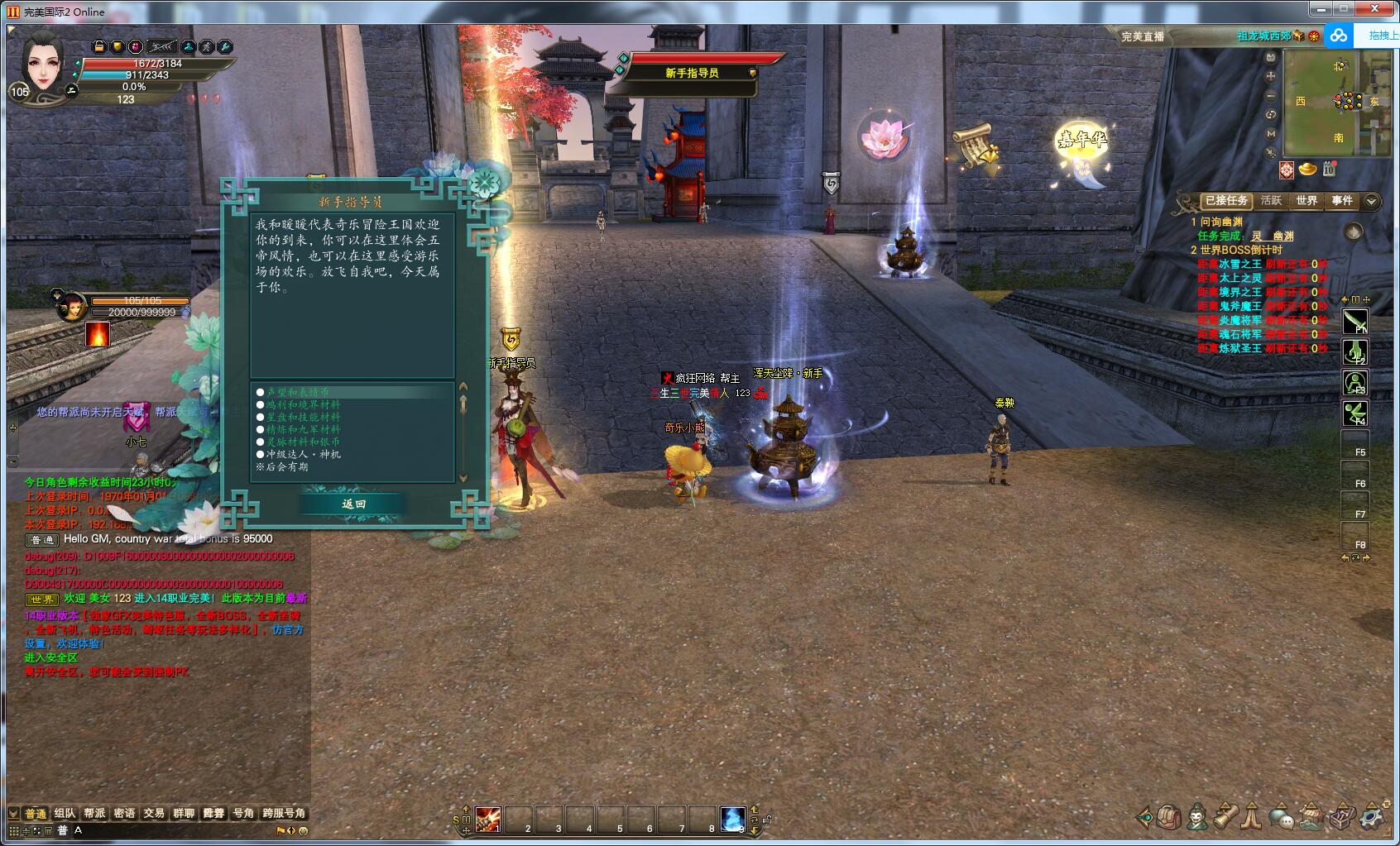Choose the 精炼和九军材料 option
Screen dimensions: 1400x846
click(303, 429)
